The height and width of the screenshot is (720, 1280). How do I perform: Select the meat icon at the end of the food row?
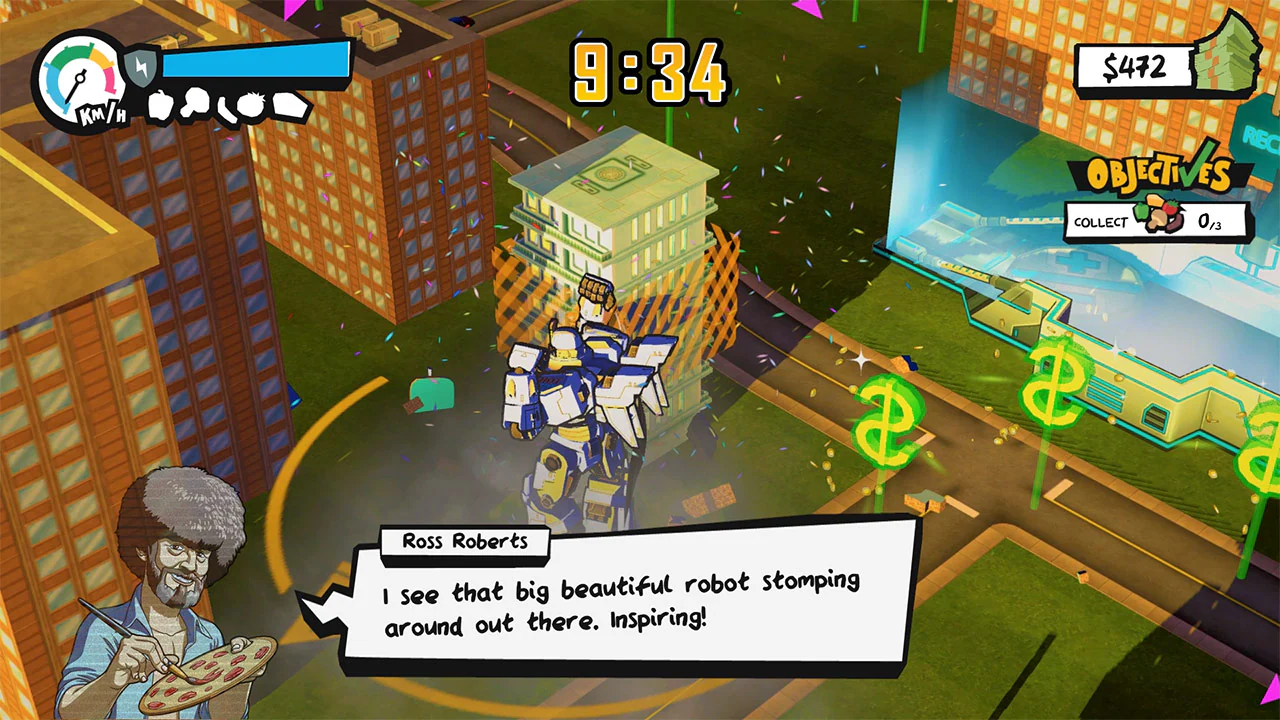click(288, 103)
